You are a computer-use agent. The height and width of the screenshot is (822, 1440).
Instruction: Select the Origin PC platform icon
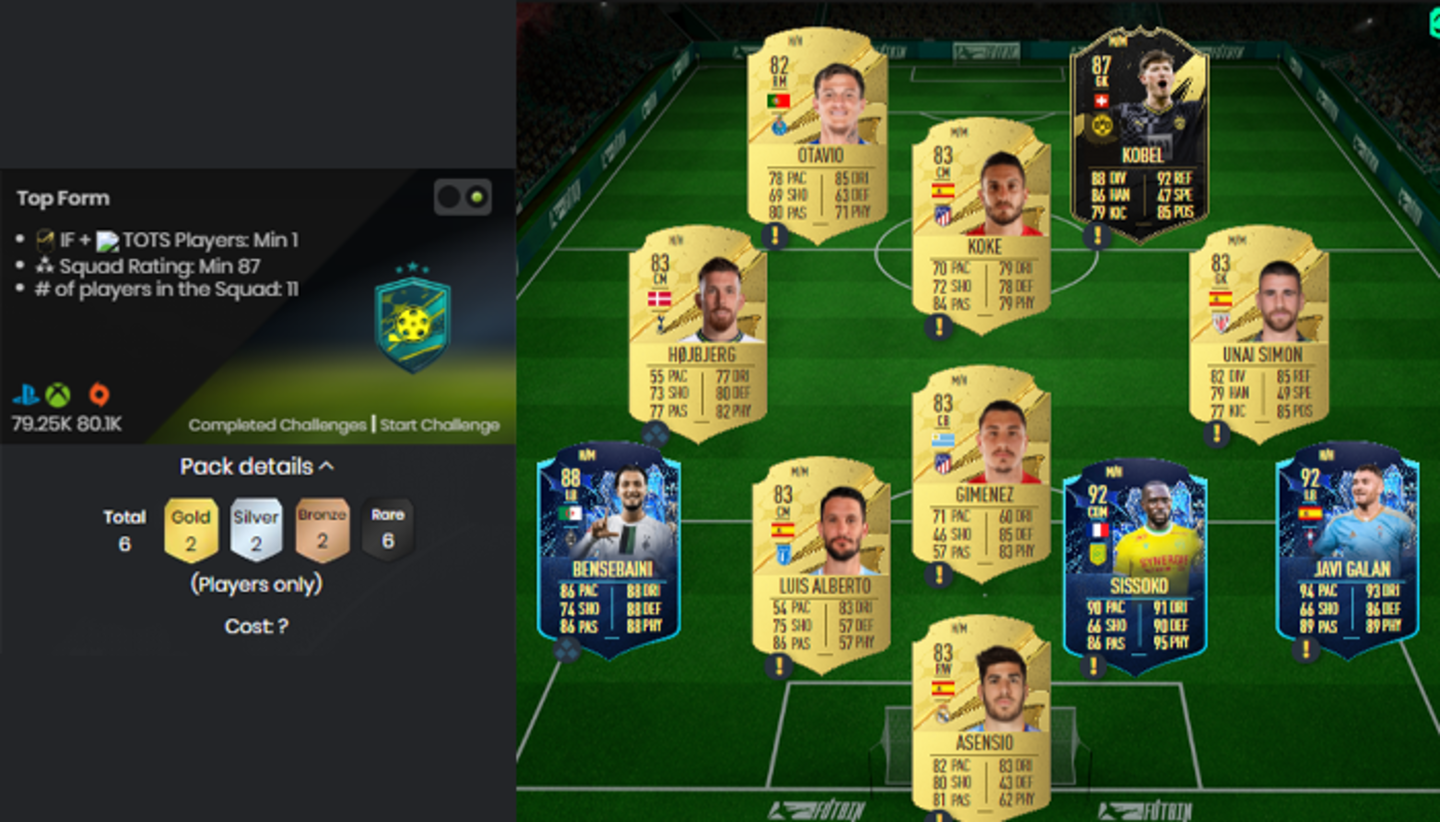pos(100,395)
